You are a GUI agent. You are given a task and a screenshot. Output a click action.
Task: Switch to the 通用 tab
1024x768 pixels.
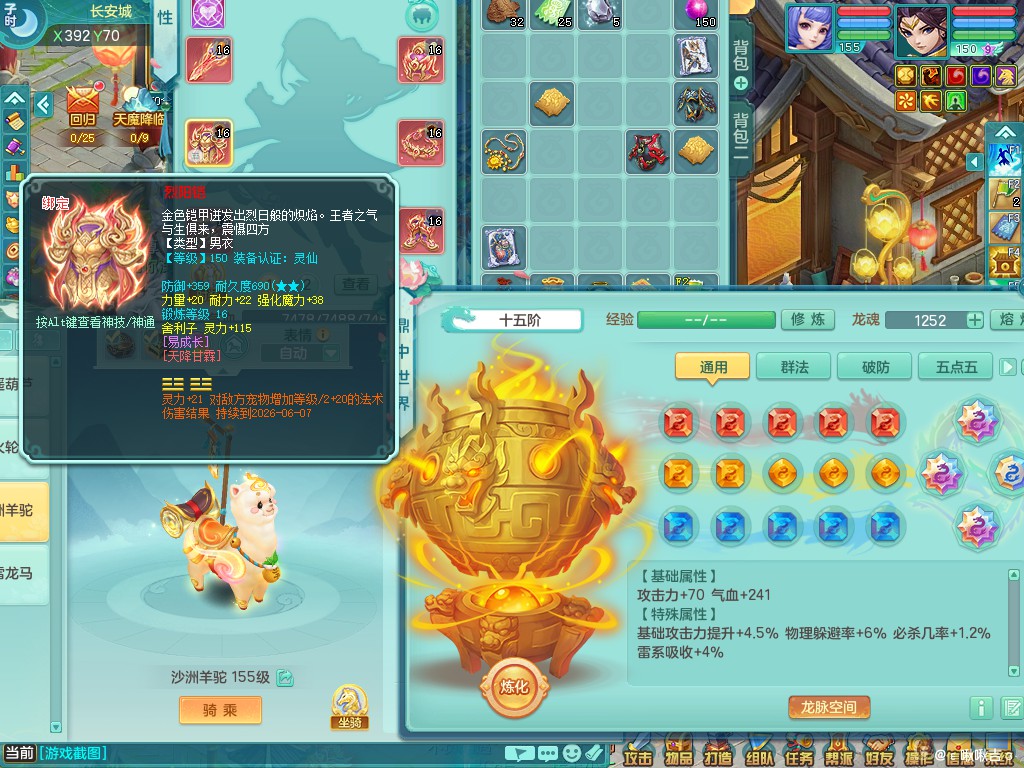tap(713, 367)
